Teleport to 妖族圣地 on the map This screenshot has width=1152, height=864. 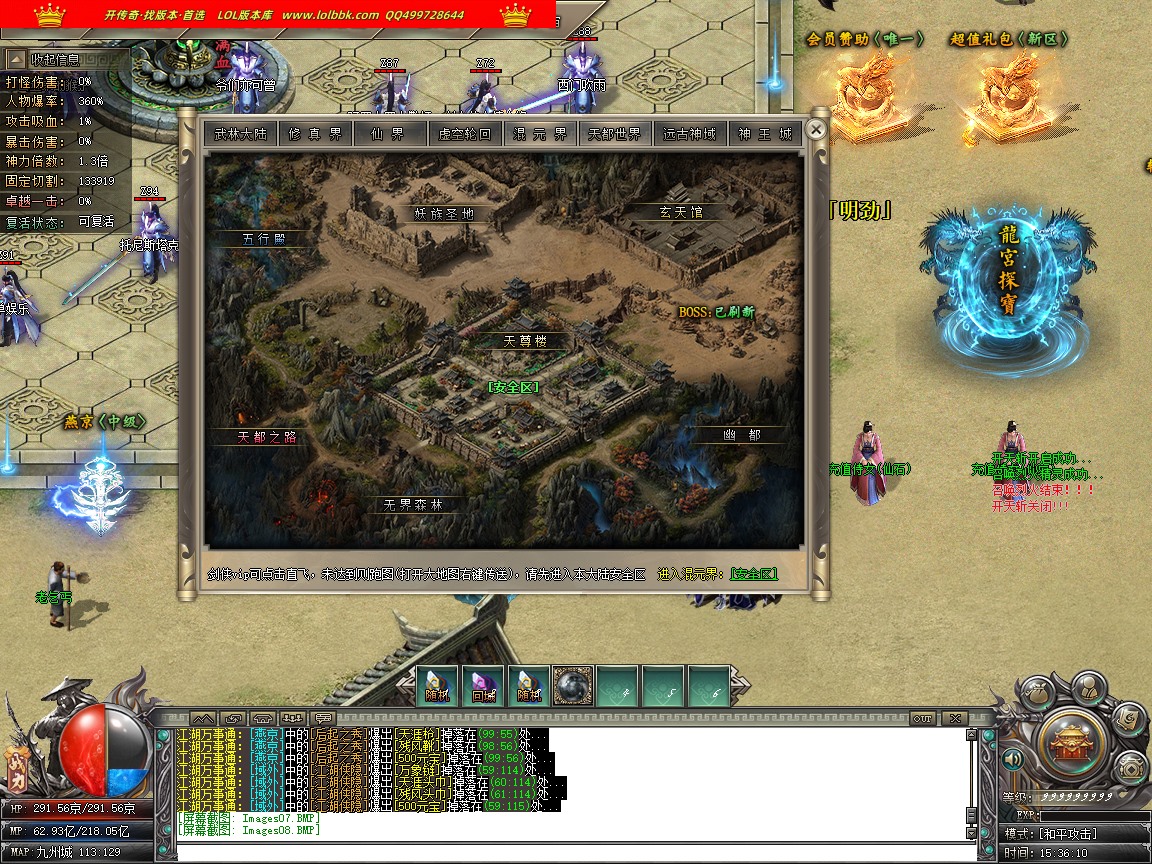444,213
